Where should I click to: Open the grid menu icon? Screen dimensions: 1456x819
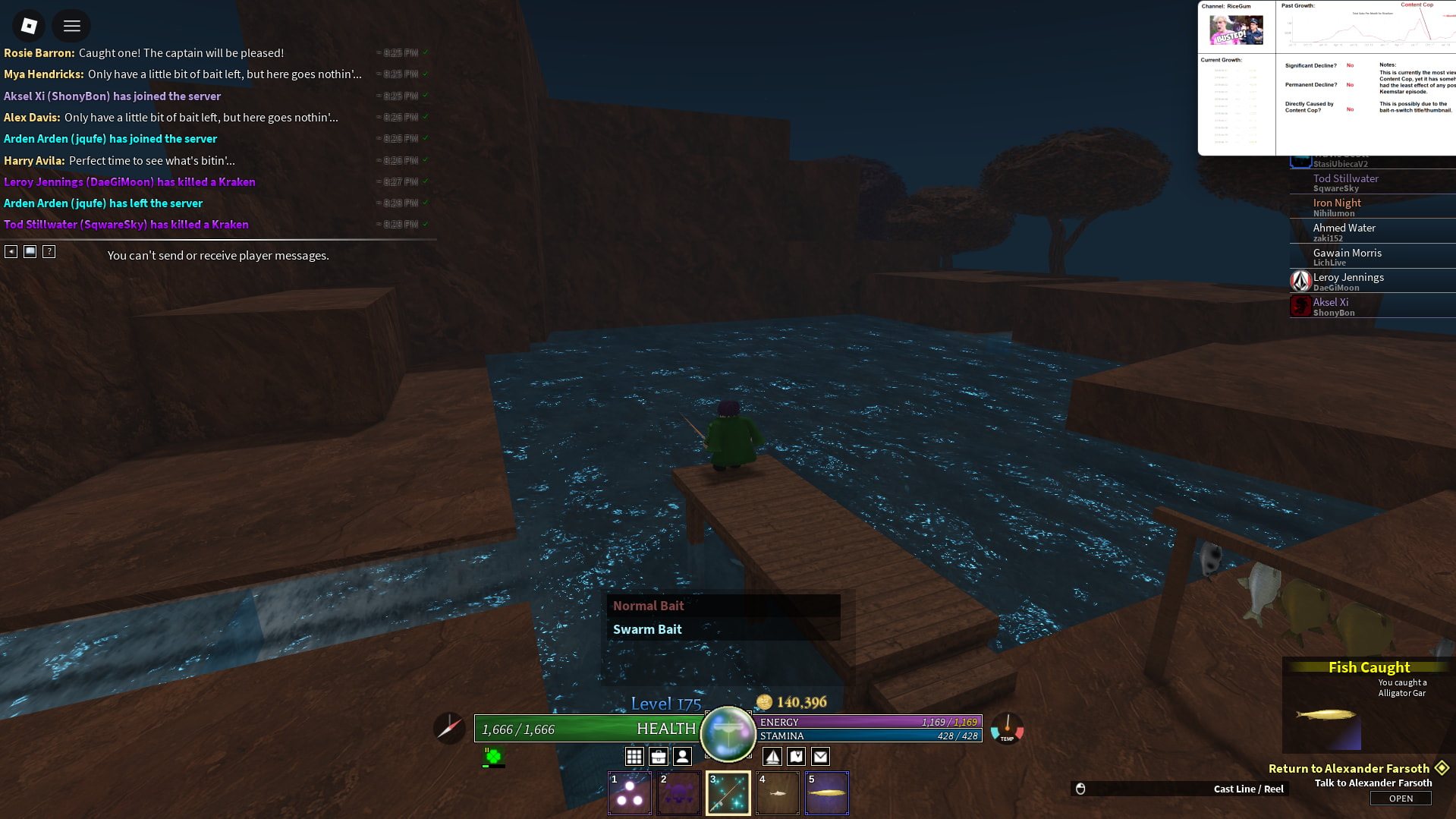click(x=634, y=756)
